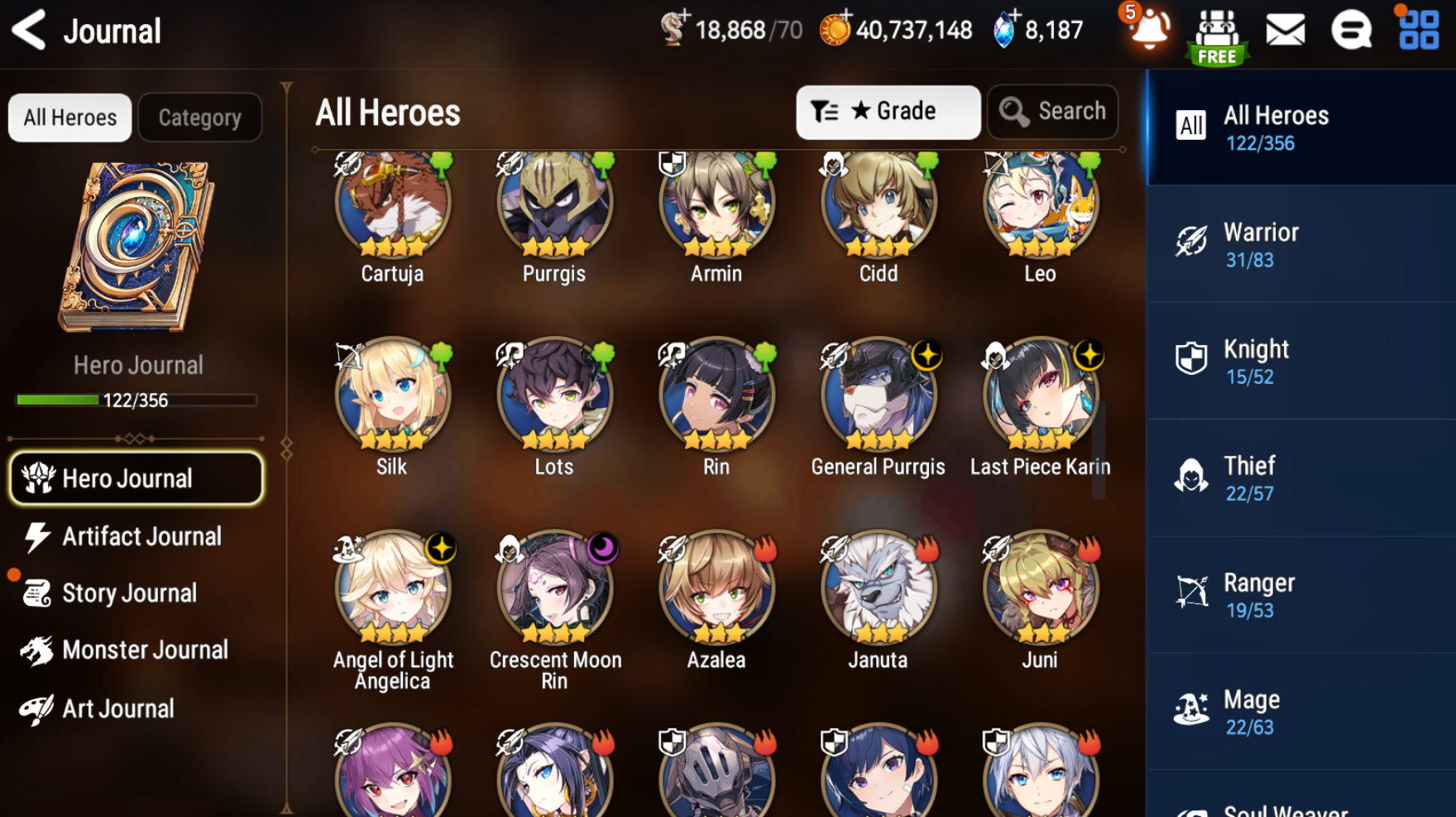Open the chat bubble icon
1456x817 pixels.
click(x=1351, y=31)
